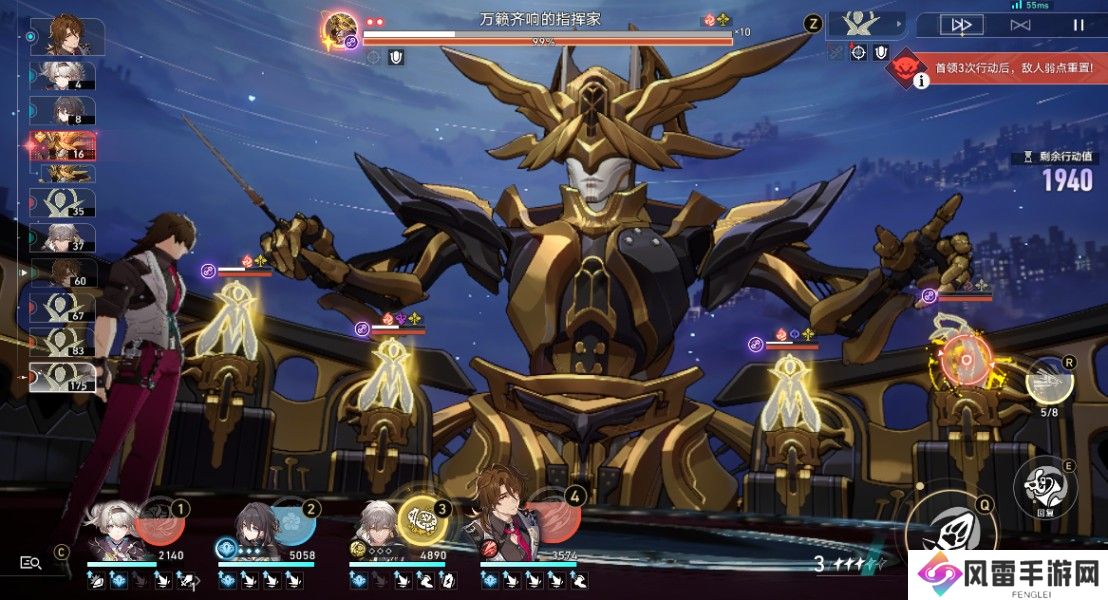
Task: Trigger the 5/8 charge ability icon
Action: [1049, 380]
